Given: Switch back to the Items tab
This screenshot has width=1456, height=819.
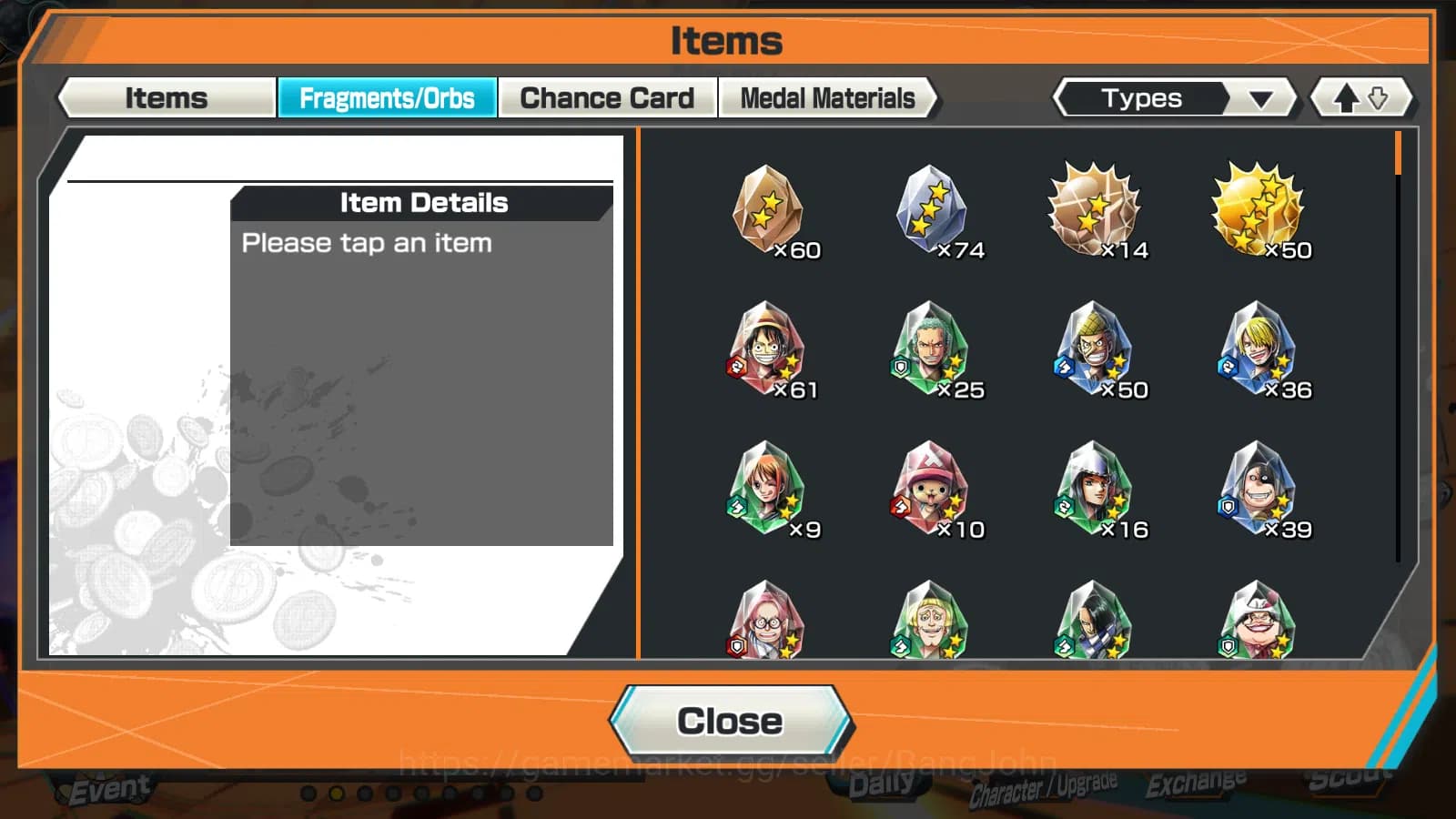Looking at the screenshot, I should (167, 97).
